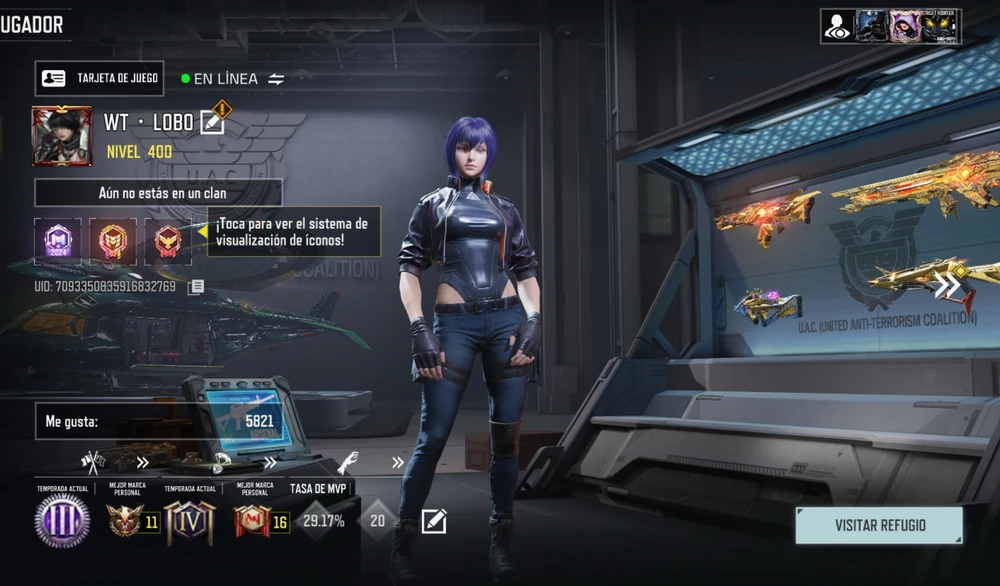The width and height of the screenshot is (1000, 586).
Task: Toggle the En Línea status switch
Action: tap(276, 79)
